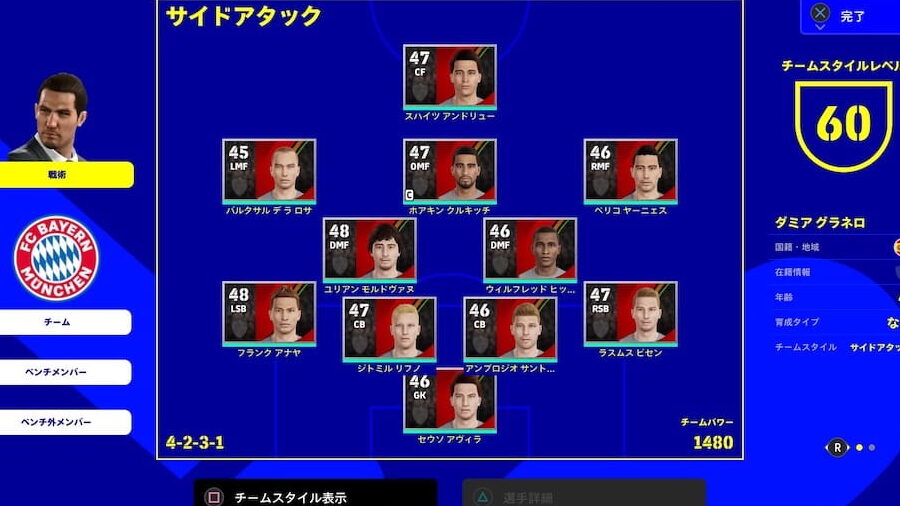This screenshot has width=900, height=506.
Task: Choose the OMF captain card rated 47
Action: click(450, 171)
